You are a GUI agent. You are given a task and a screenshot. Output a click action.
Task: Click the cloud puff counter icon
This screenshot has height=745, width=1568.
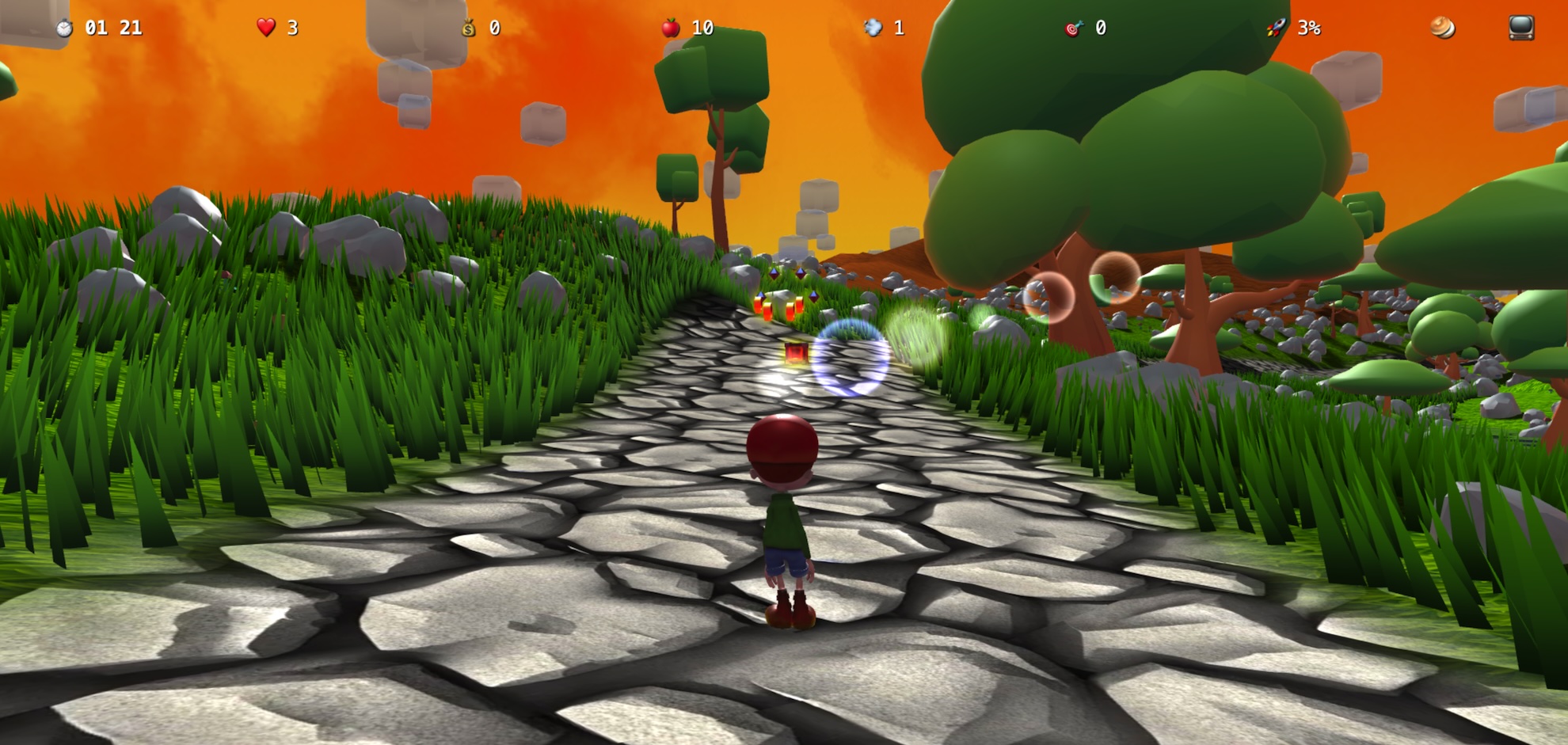click(x=874, y=29)
